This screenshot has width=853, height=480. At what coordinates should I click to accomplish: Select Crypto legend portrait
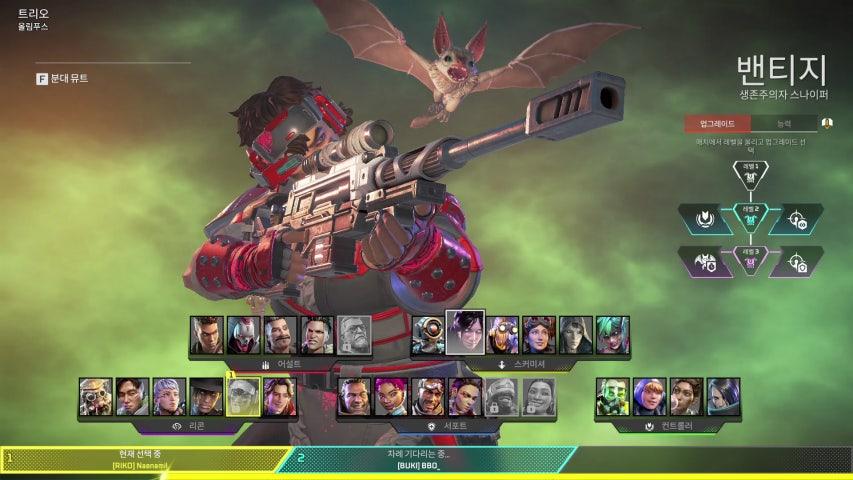click(133, 396)
